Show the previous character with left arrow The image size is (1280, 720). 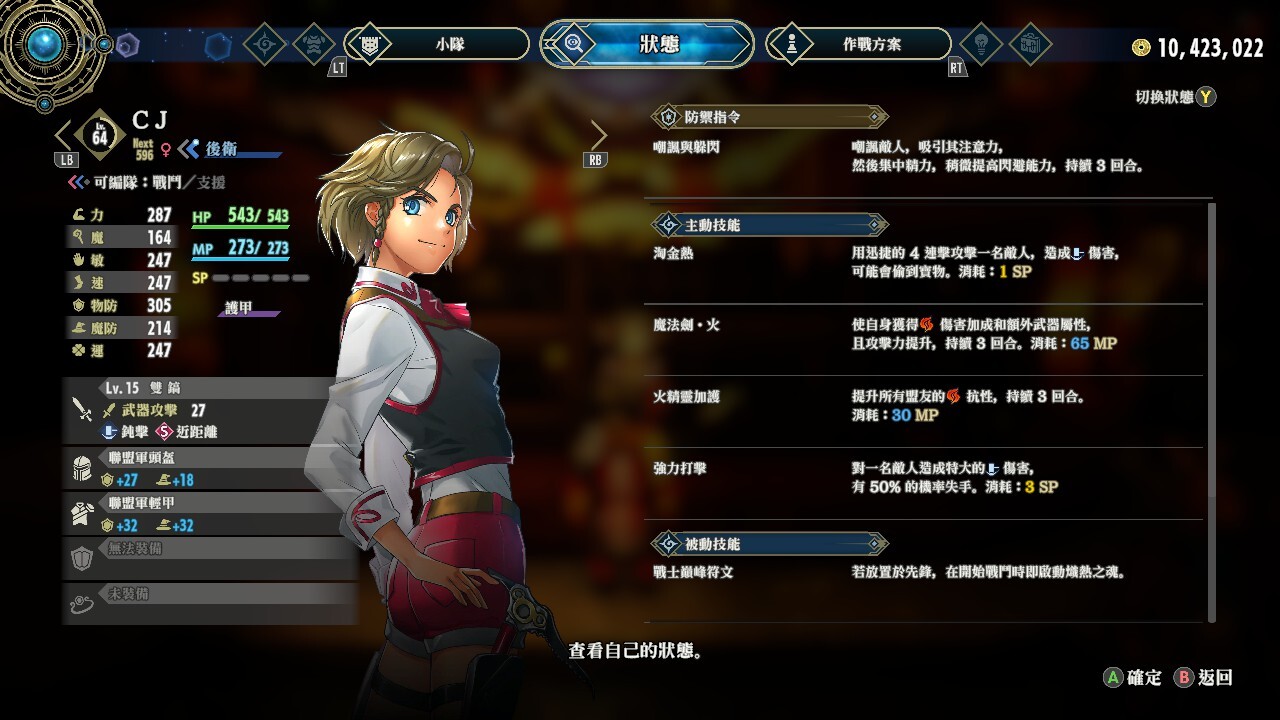[64, 135]
